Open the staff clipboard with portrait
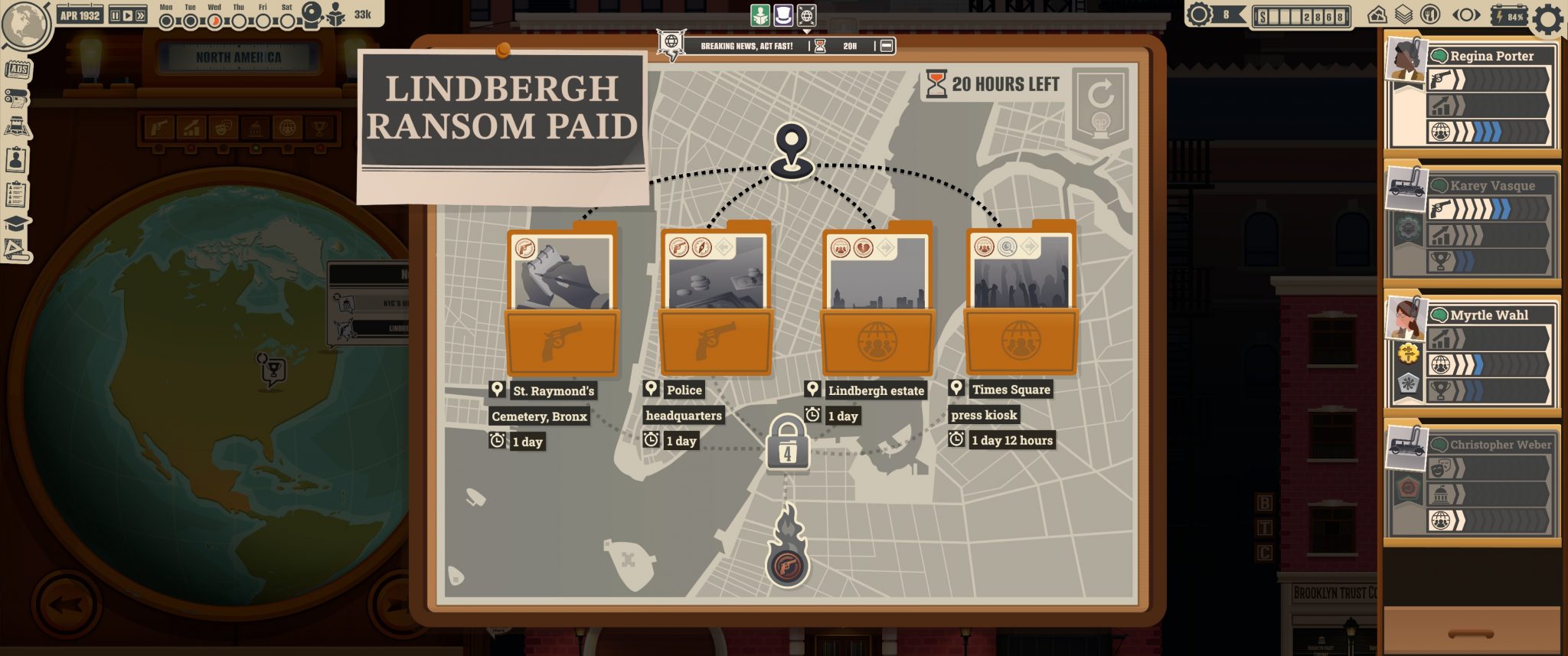This screenshot has width=1568, height=656. click(x=16, y=160)
